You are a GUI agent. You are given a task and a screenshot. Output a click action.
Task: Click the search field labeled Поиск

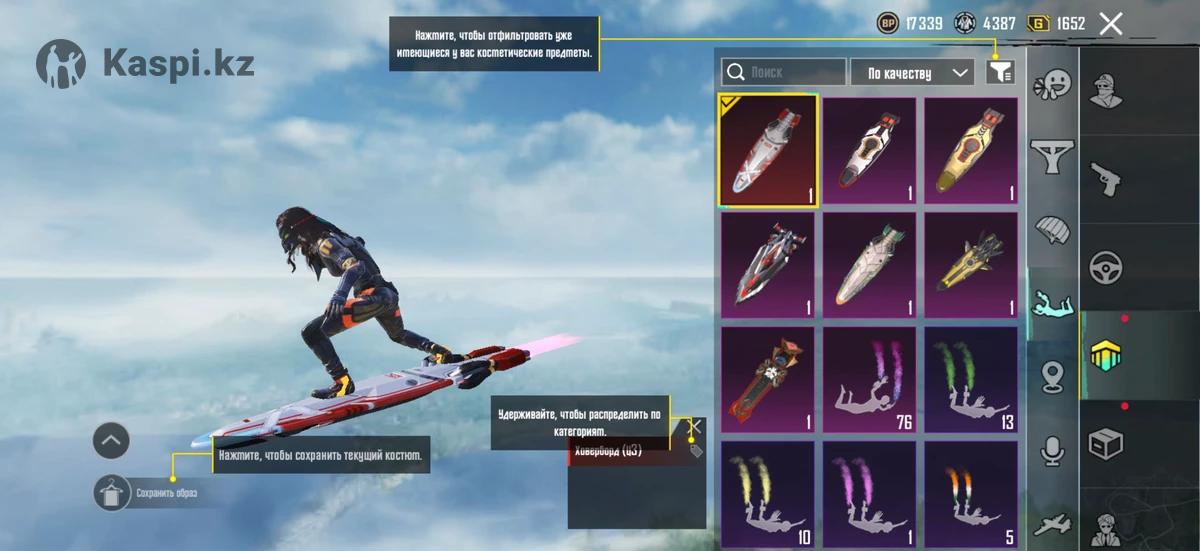[784, 73]
